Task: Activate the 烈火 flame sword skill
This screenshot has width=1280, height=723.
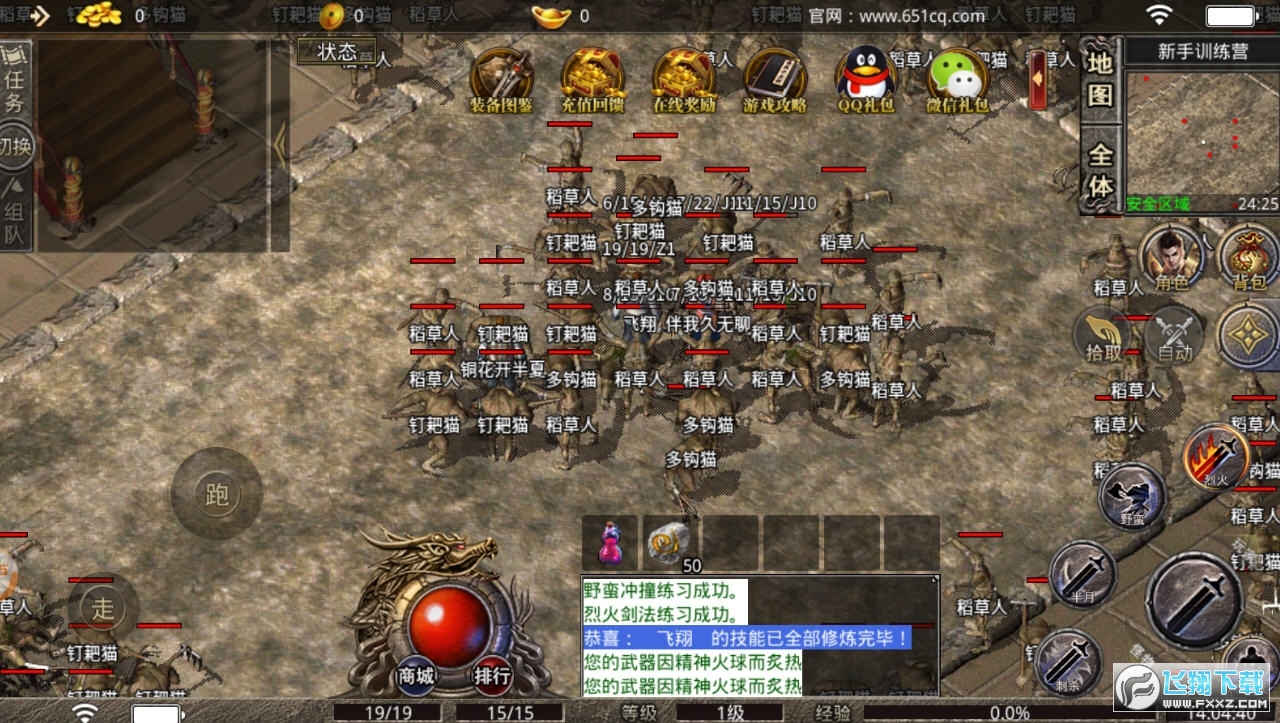Action: point(1216,459)
